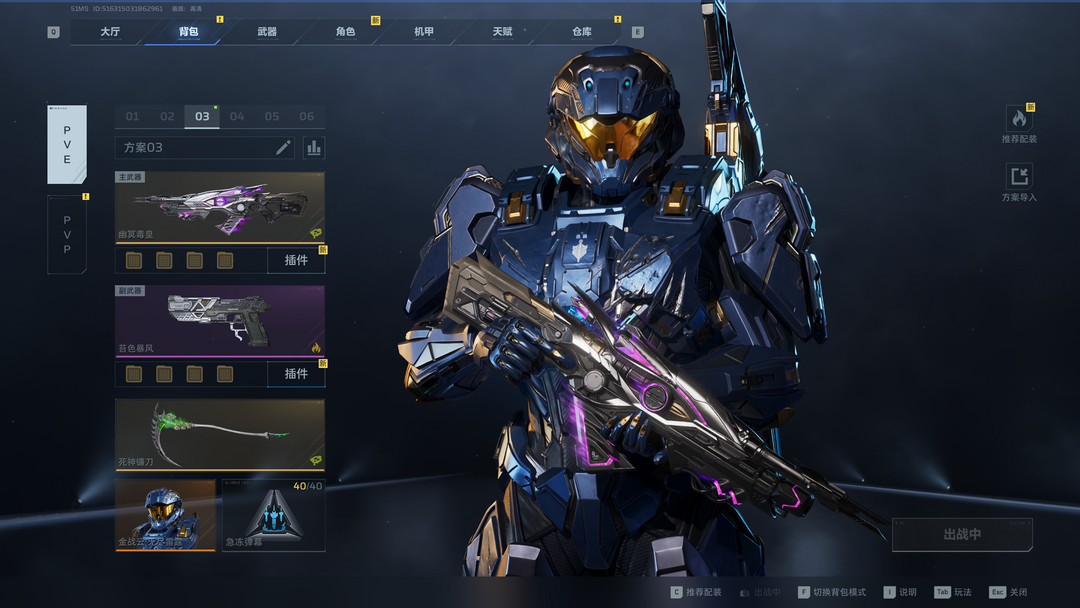Open the 机甲 mecha tab
The image size is (1080, 608).
click(x=424, y=32)
